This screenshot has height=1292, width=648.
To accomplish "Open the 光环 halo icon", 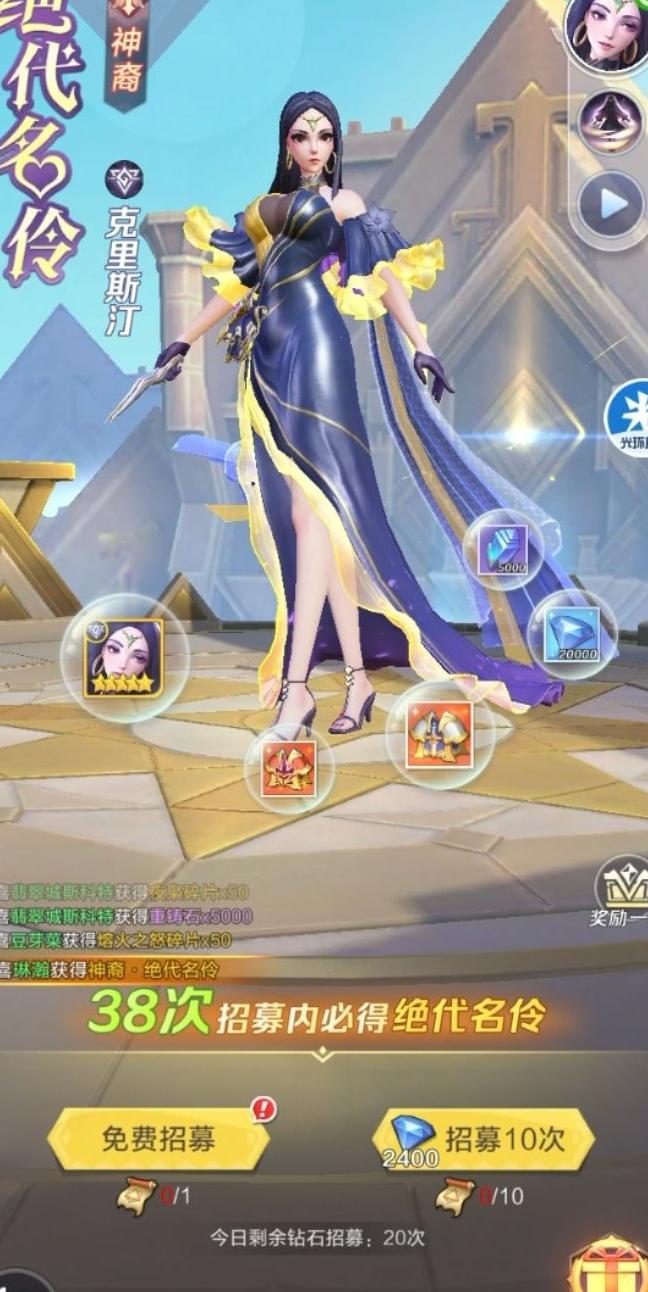I will [x=629, y=413].
